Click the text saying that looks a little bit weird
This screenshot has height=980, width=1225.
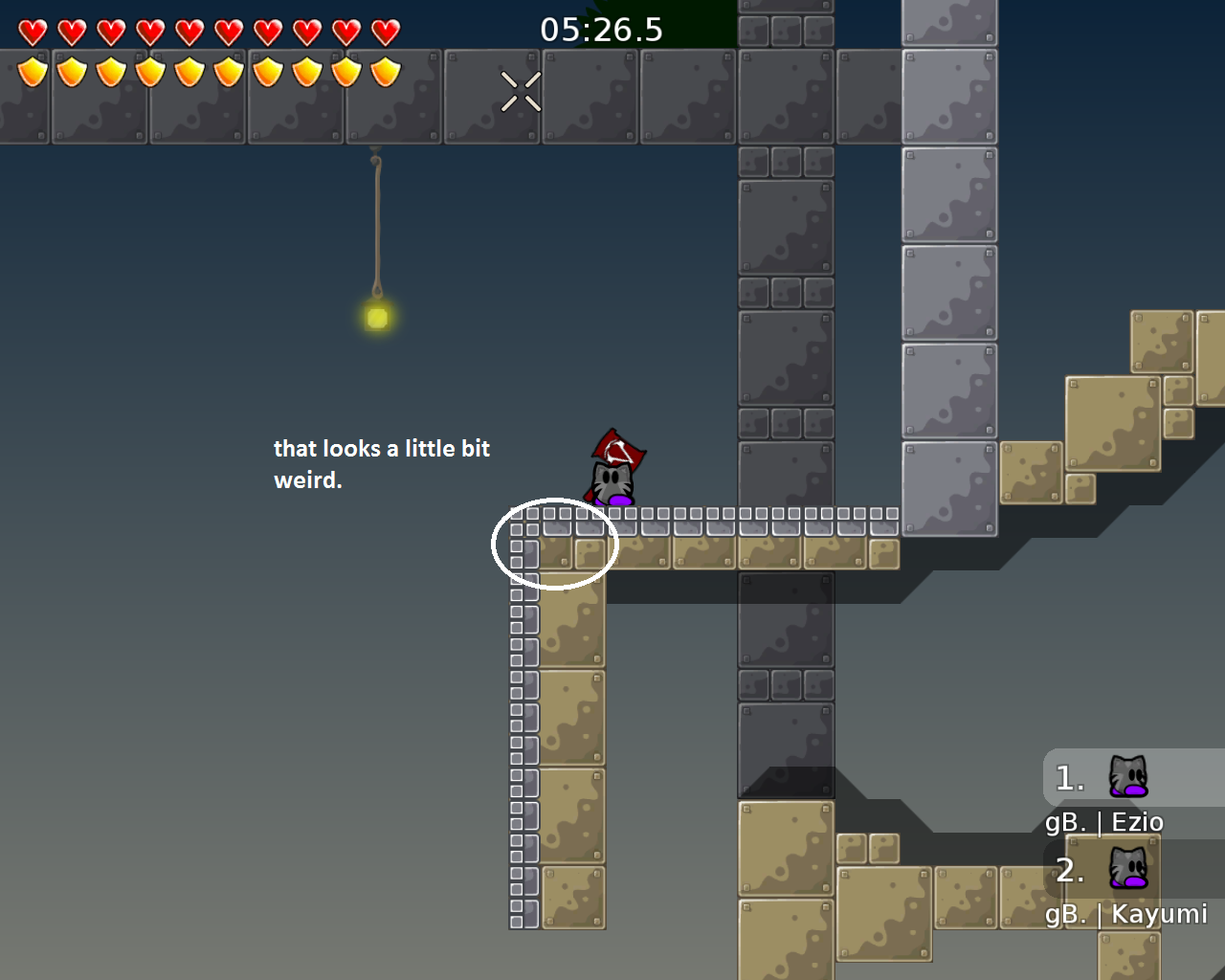click(381, 462)
